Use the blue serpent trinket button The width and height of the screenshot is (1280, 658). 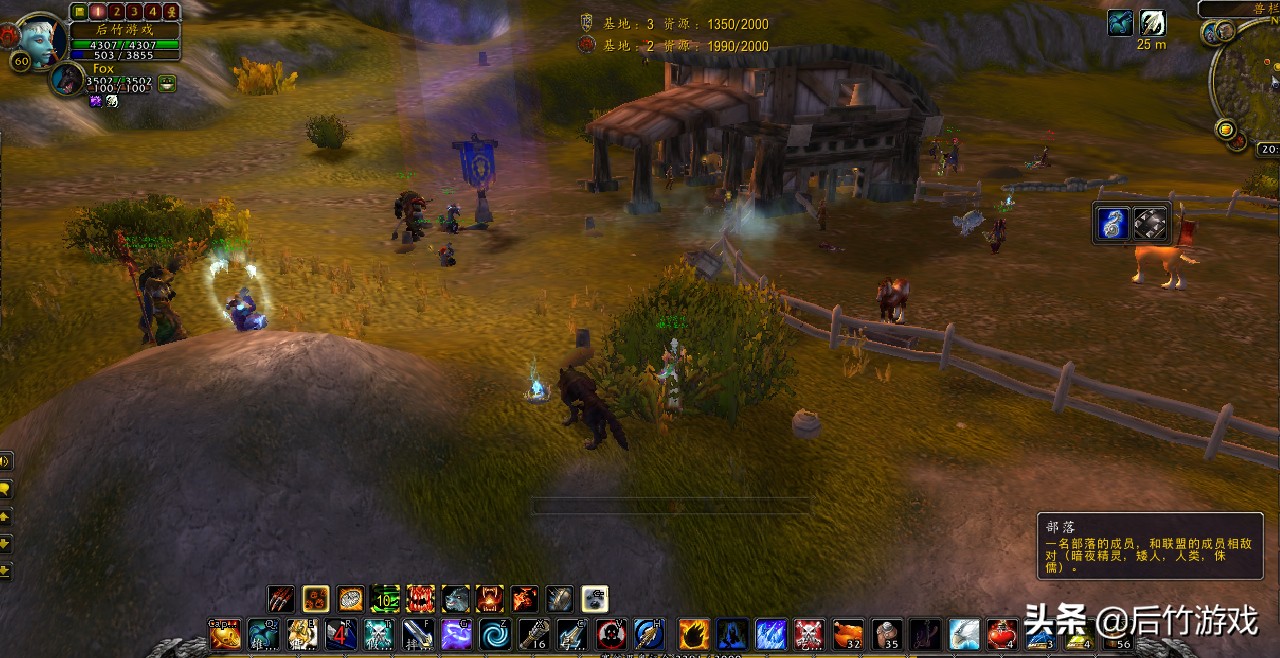click(1112, 223)
